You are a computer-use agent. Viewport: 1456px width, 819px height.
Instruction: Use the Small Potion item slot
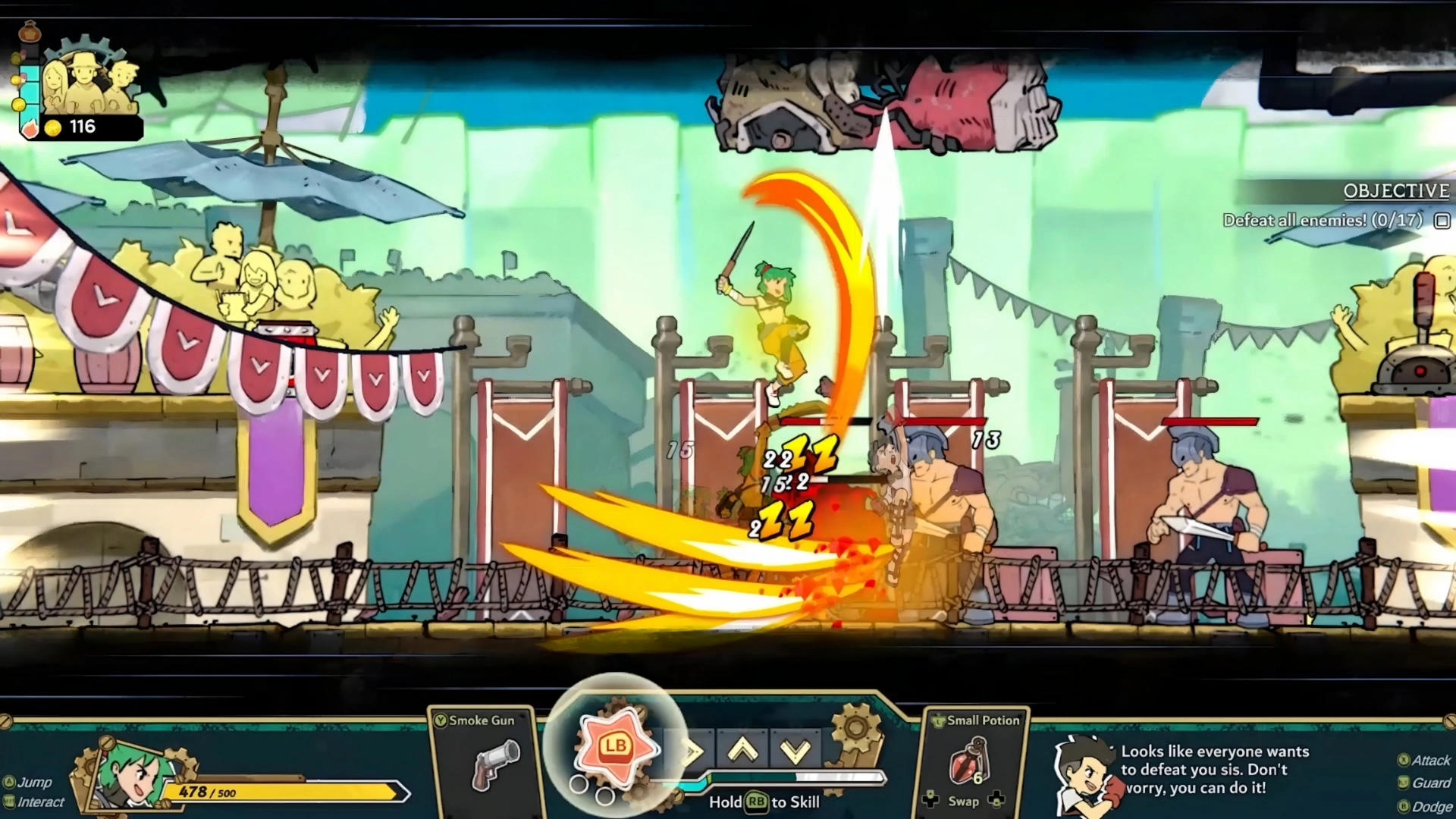971,764
